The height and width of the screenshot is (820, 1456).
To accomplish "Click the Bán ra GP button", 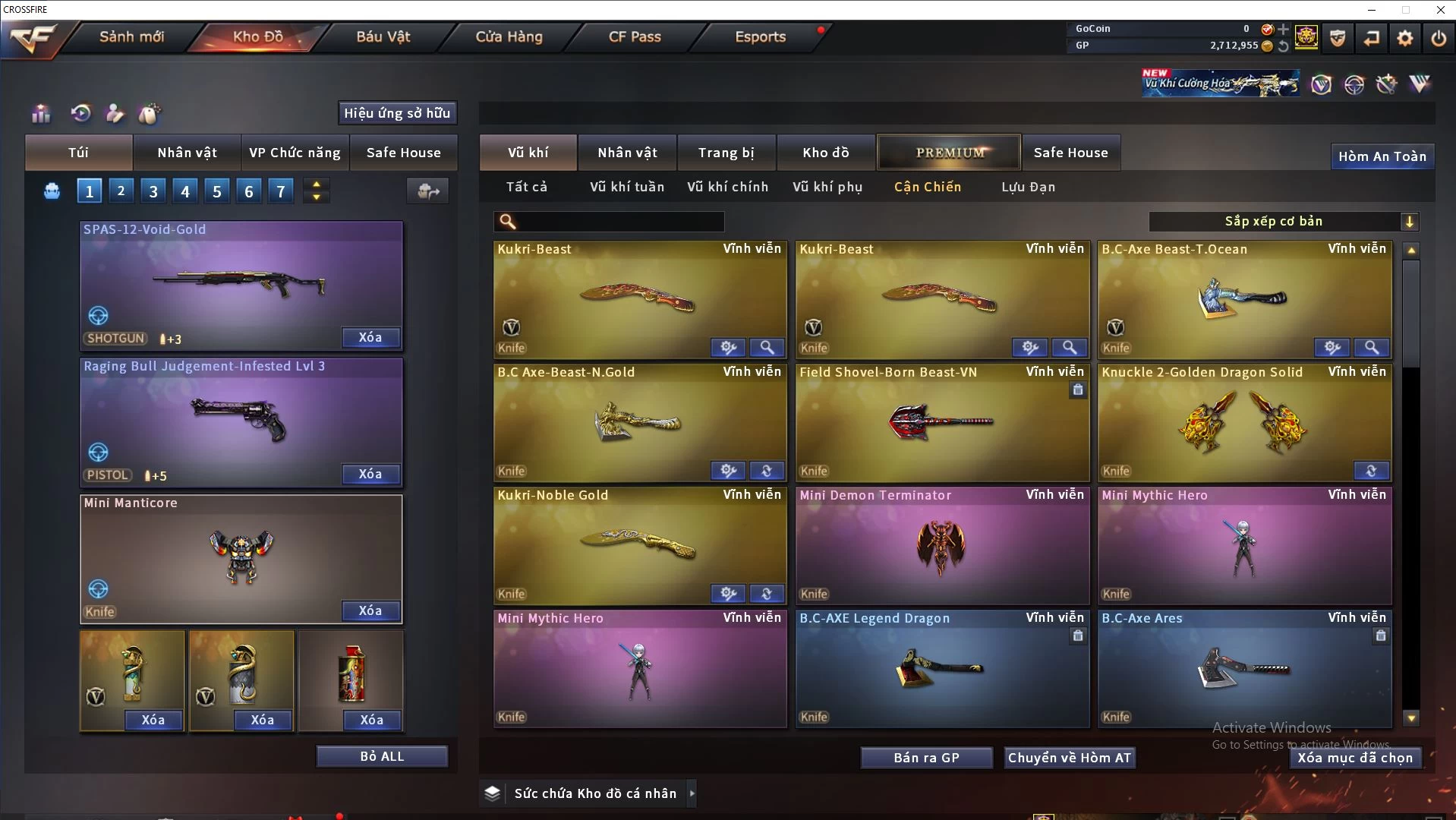I will 926,758.
